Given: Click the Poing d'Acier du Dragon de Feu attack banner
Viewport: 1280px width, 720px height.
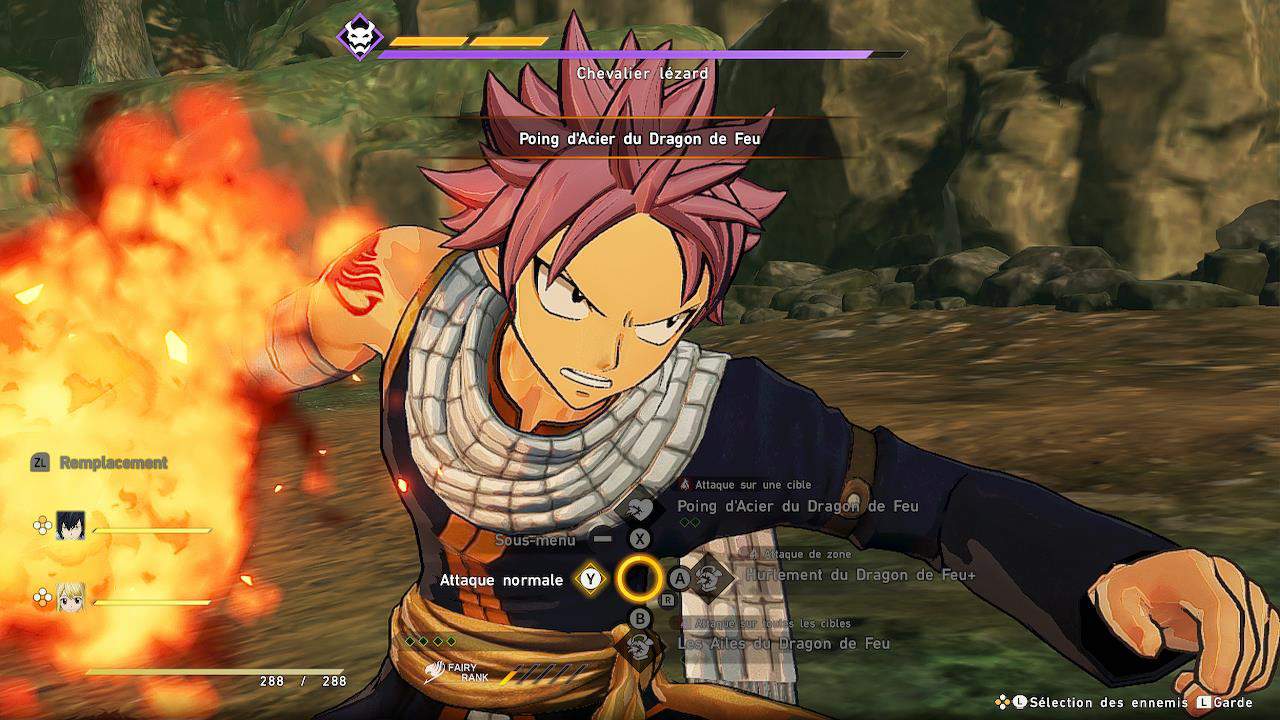Looking at the screenshot, I should (640, 139).
